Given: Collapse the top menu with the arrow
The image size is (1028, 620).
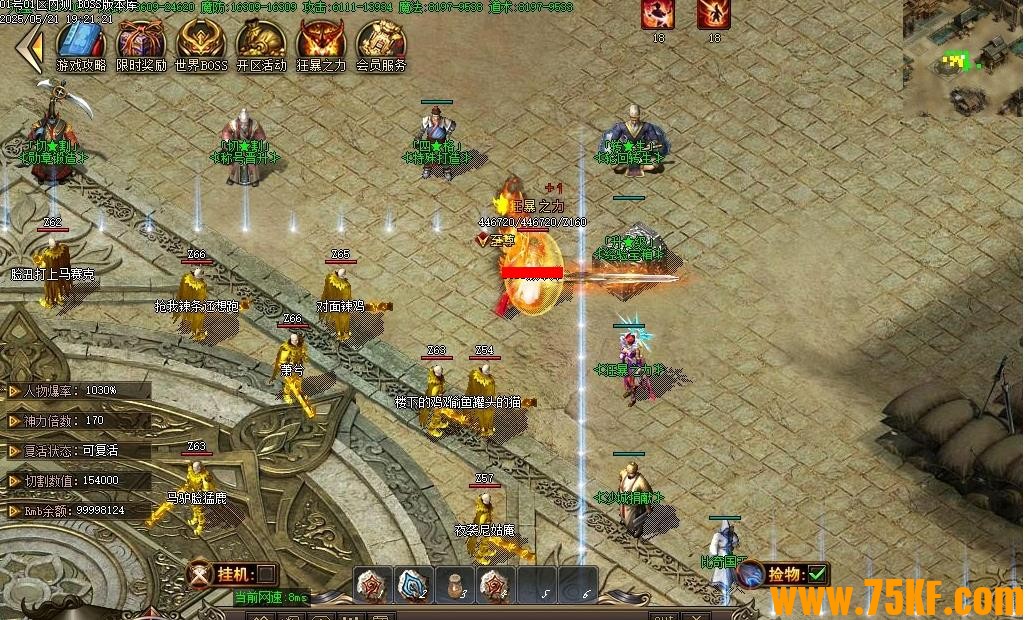Looking at the screenshot, I should (x=30, y=47).
